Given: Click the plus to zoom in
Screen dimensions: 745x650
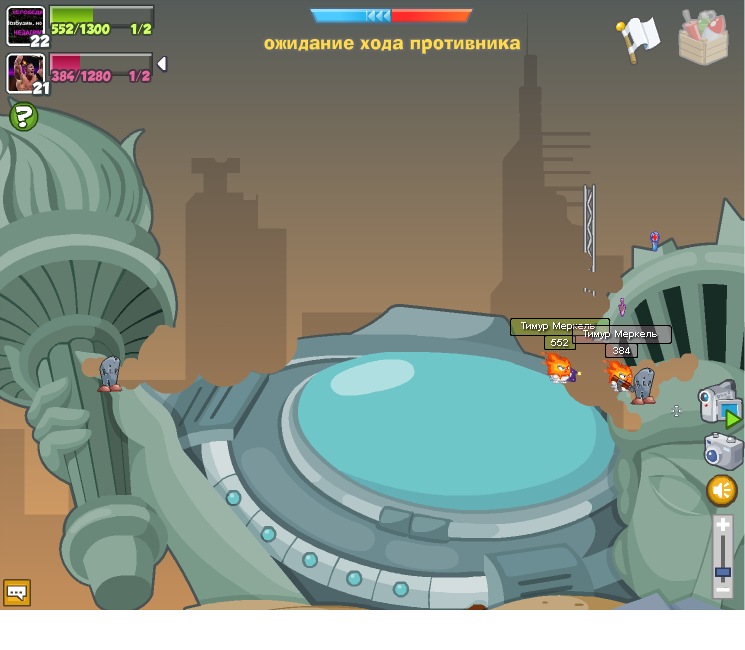Looking at the screenshot, I should [723, 524].
